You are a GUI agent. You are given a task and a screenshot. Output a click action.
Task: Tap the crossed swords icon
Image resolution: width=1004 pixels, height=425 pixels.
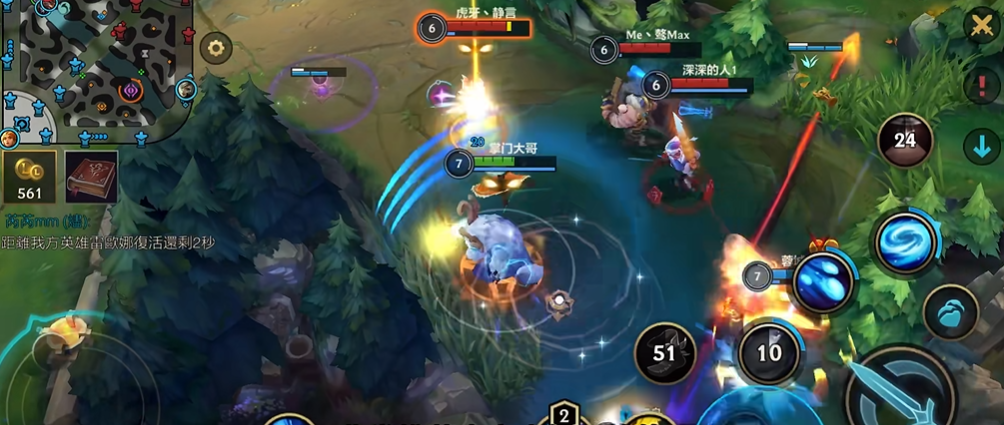tap(981, 25)
